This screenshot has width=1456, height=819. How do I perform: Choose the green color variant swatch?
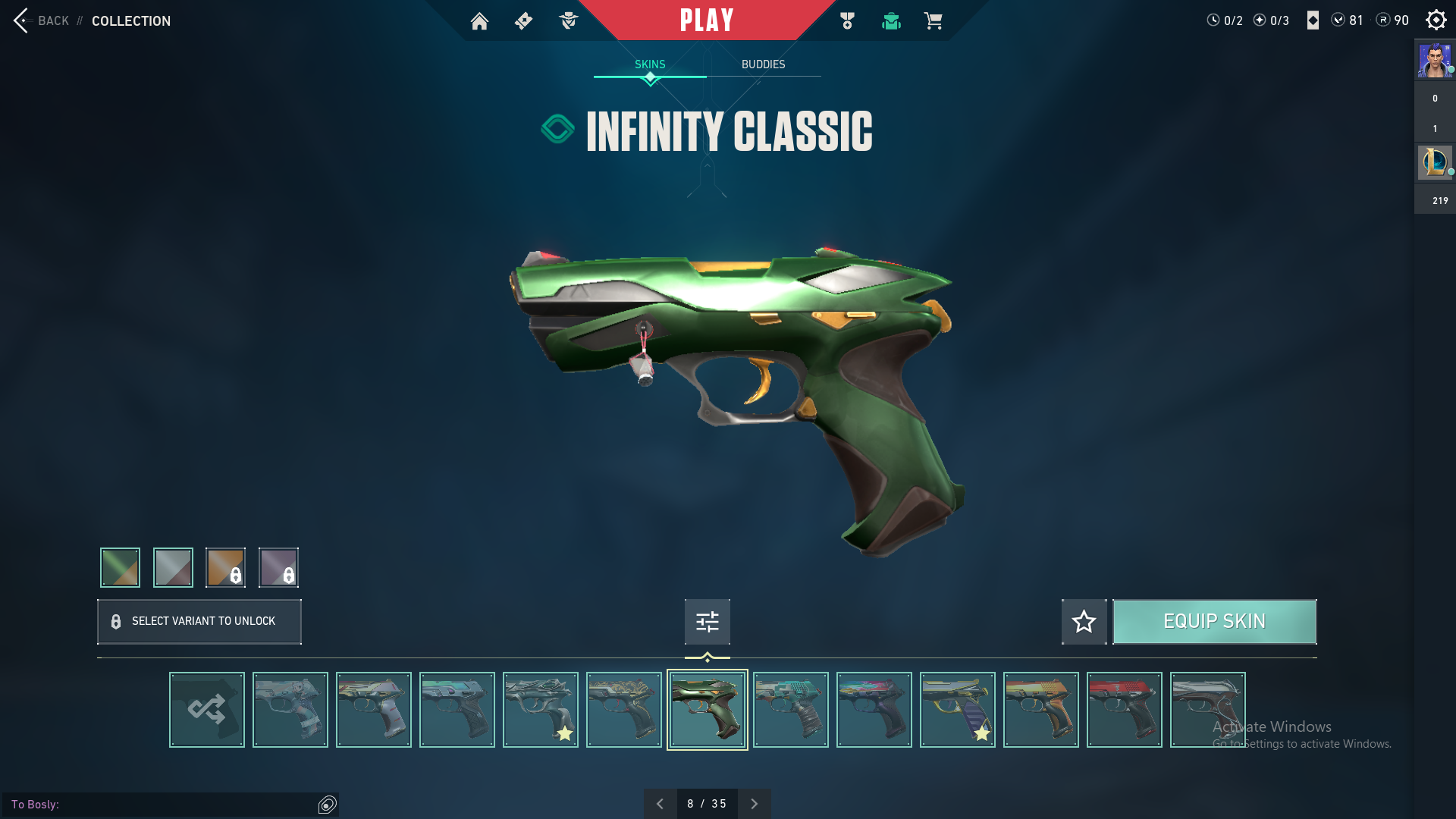[120, 567]
